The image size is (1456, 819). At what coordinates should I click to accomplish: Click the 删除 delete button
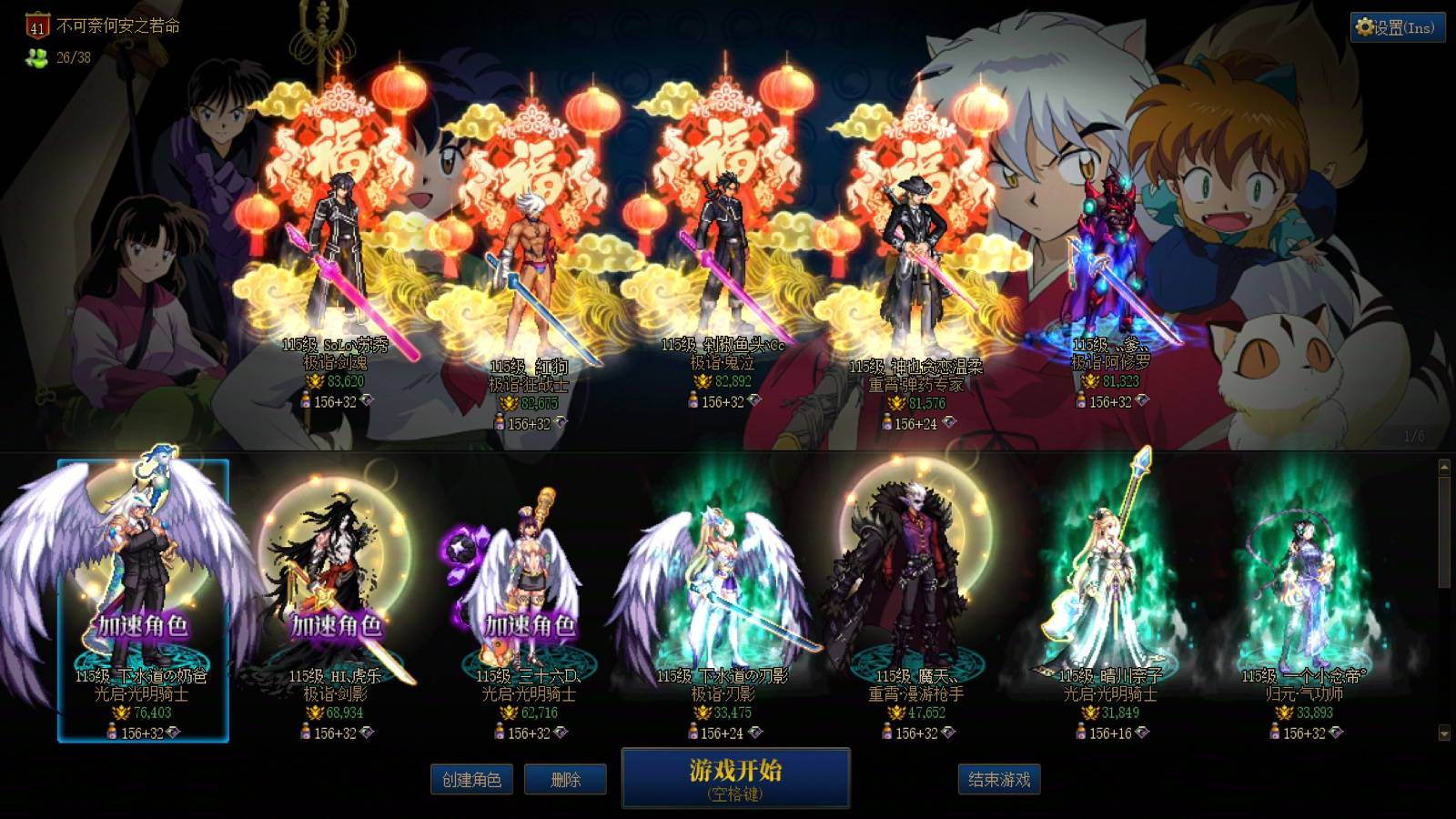[566, 780]
